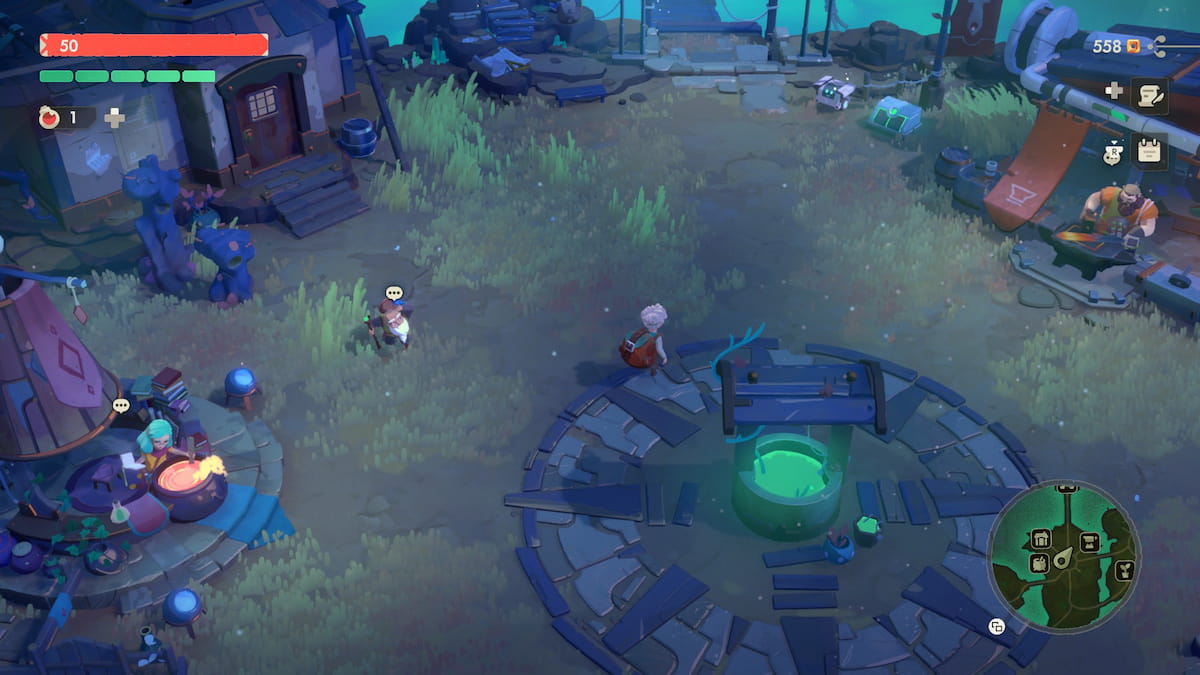Viewport: 1200px width, 675px height.
Task: Select the anvil blacksmith marker on minimap
Action: tap(1089, 543)
